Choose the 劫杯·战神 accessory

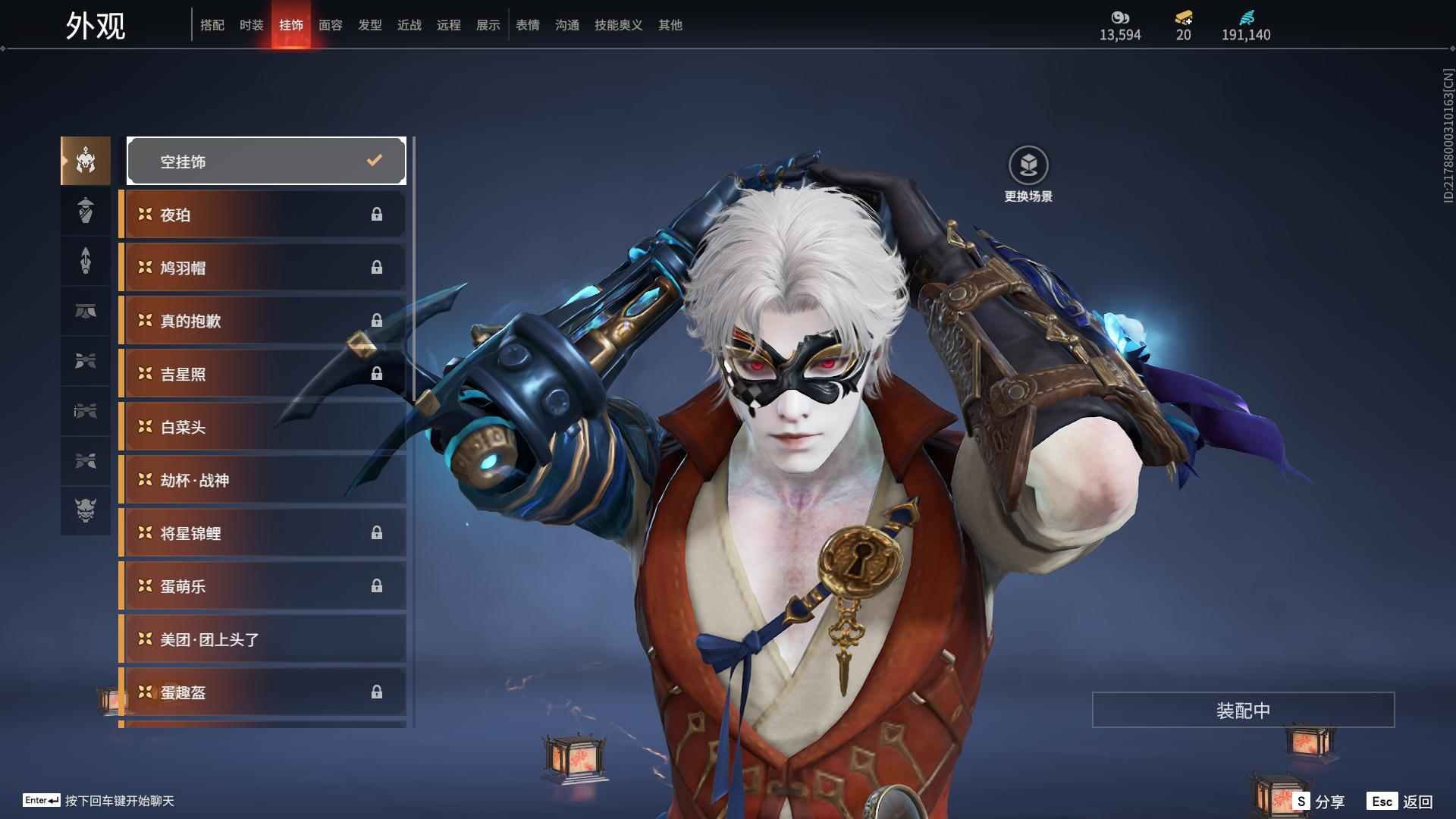[x=262, y=480]
